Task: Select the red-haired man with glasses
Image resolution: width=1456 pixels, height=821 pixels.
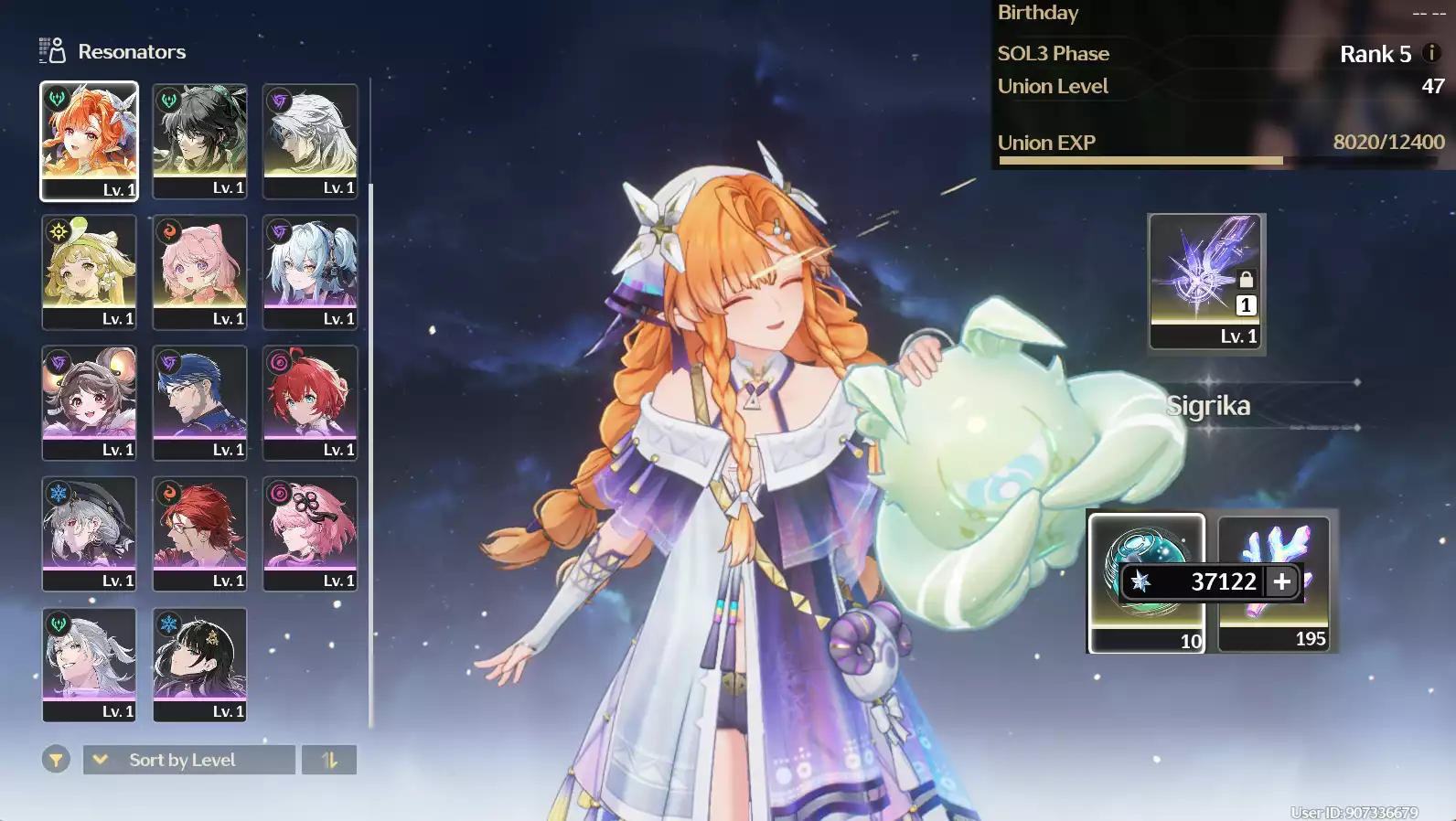Action: [x=199, y=533]
